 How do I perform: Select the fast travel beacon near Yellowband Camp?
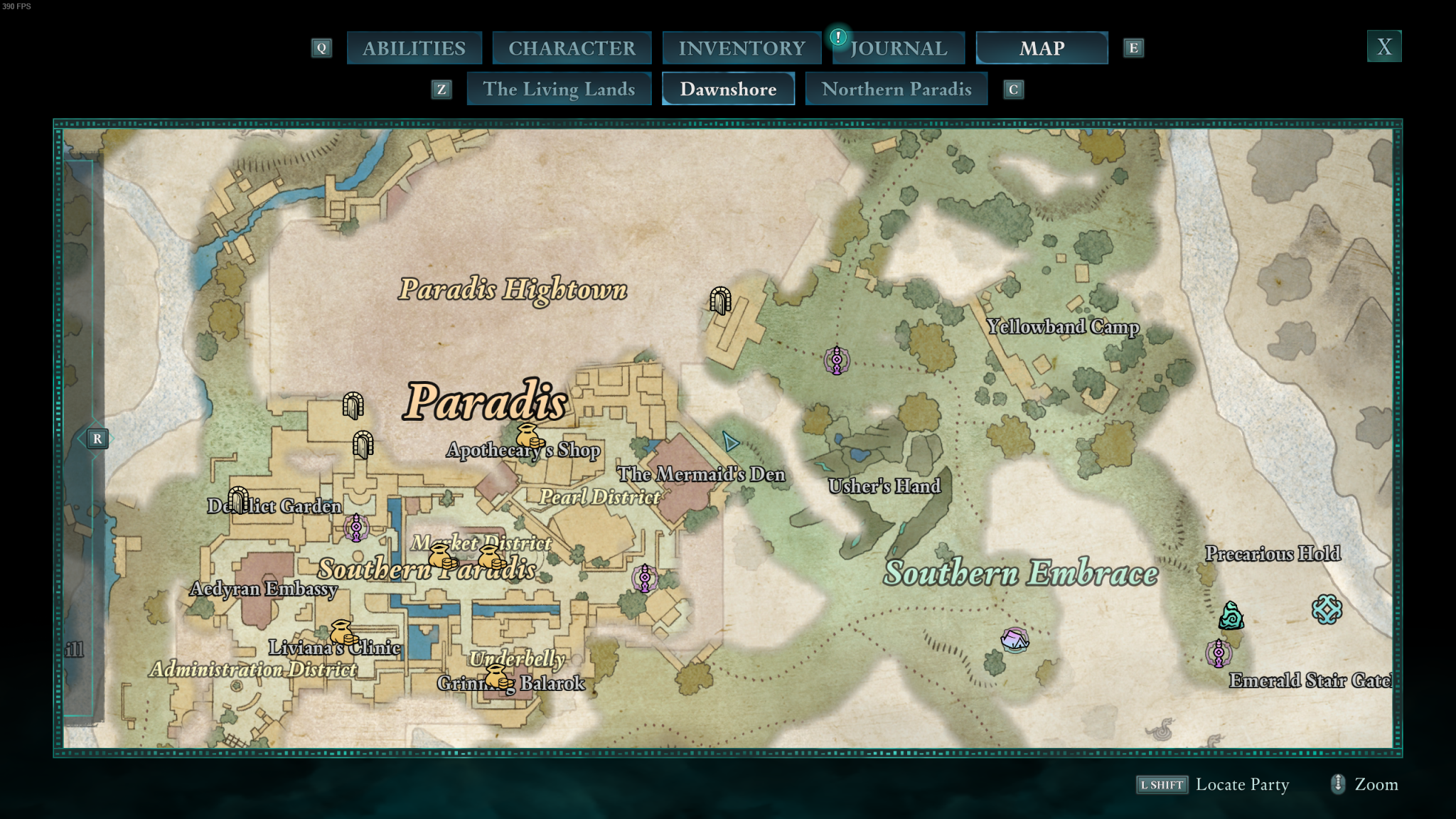click(x=837, y=359)
